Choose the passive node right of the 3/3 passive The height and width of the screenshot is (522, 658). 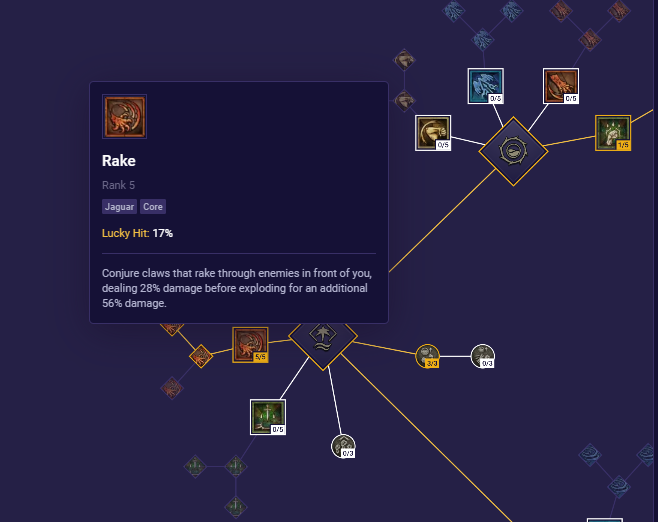click(483, 356)
